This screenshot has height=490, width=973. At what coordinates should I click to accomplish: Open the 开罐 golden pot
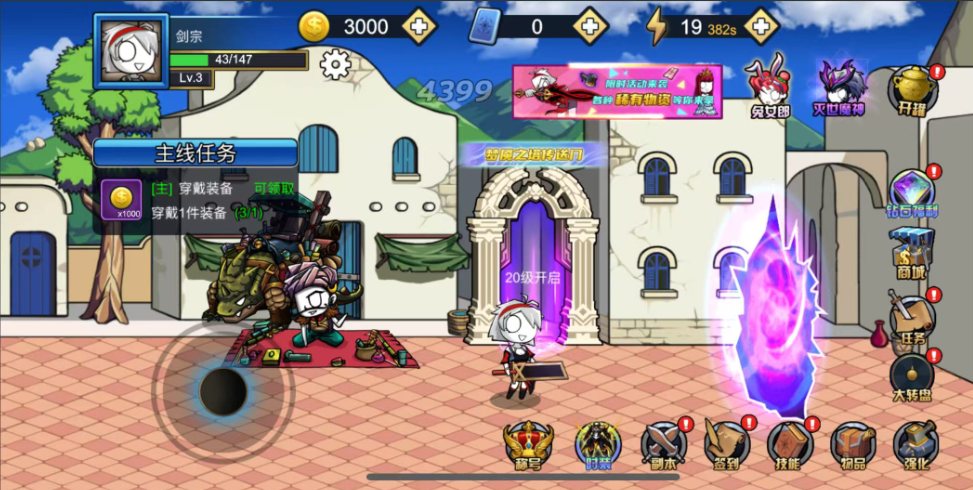point(912,90)
